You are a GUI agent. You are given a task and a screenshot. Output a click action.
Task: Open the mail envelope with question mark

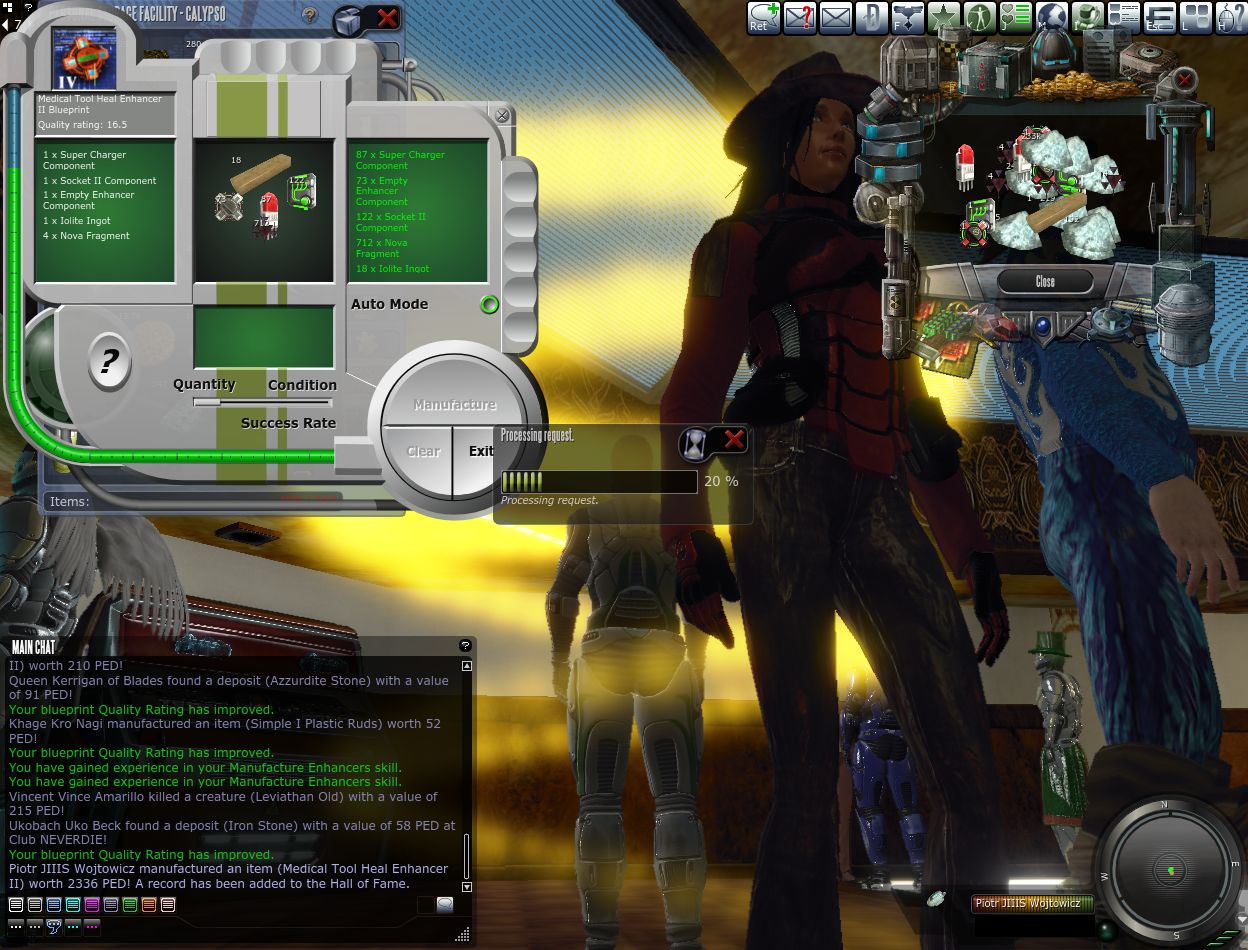coord(799,18)
